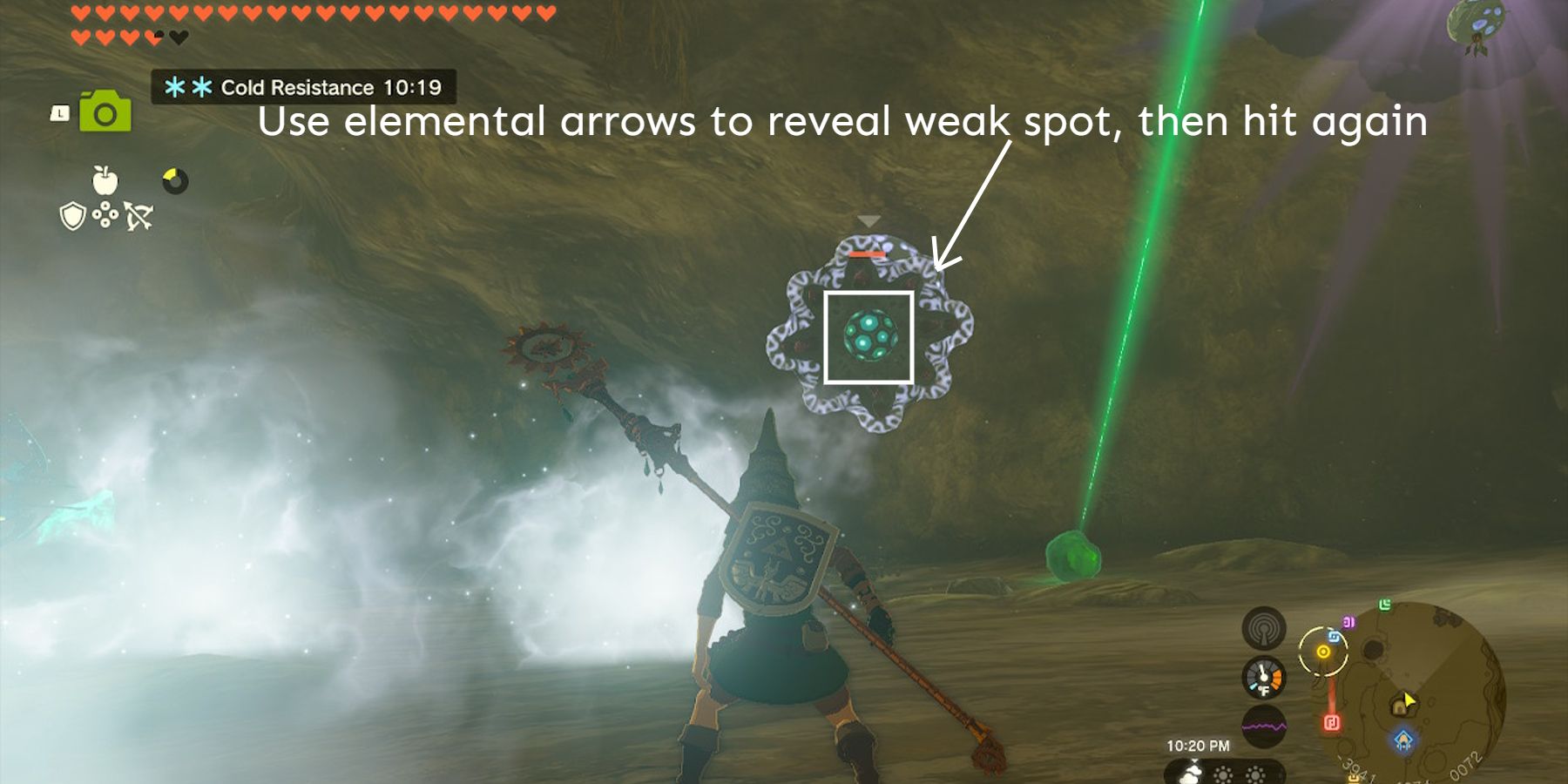
Task: Select the bow and arrow equipment icon
Action: click(138, 217)
